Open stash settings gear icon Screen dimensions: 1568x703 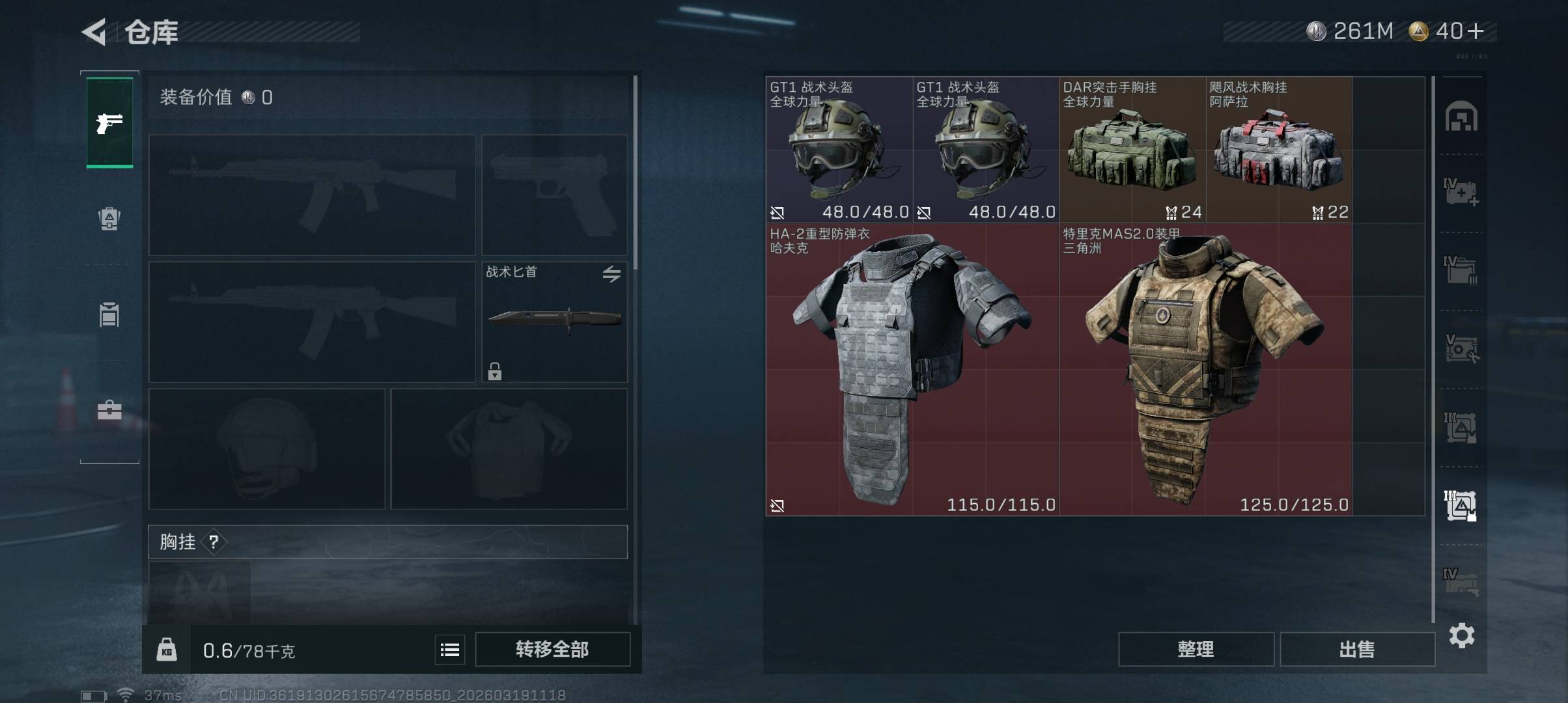click(x=1462, y=635)
